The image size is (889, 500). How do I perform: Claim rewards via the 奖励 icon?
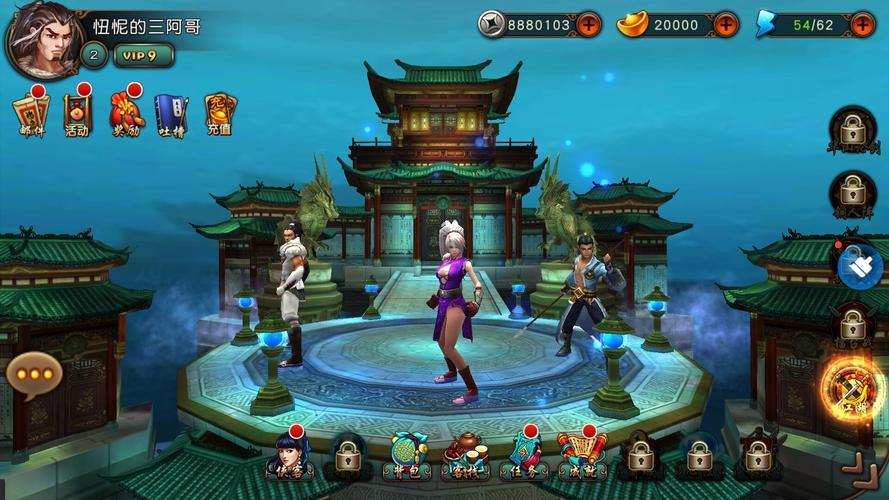[x=126, y=113]
